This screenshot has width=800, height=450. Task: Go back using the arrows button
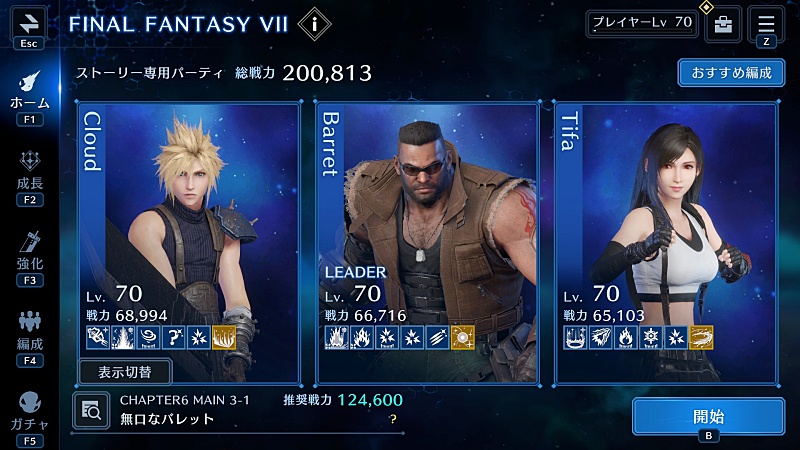(28, 22)
